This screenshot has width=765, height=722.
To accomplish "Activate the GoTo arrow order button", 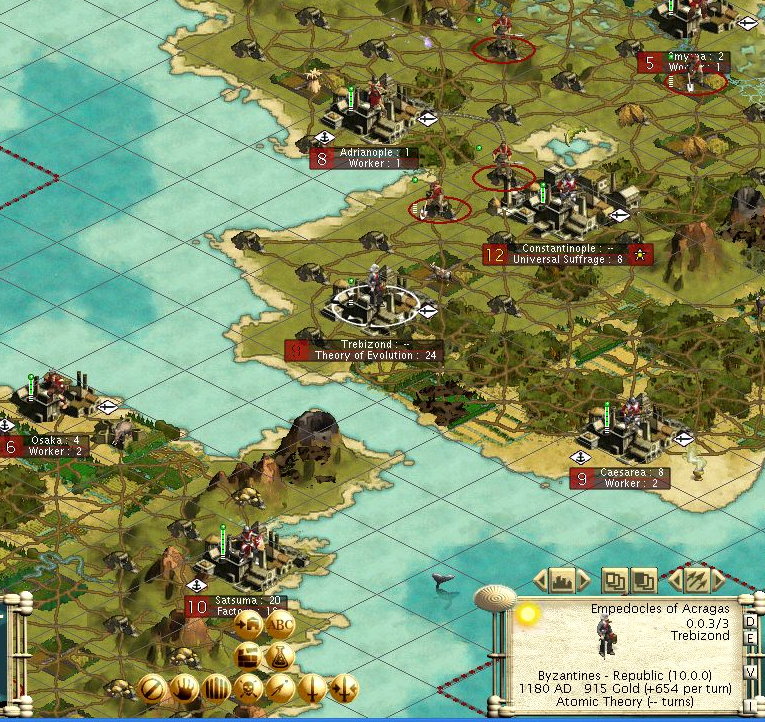I will pyautogui.click(x=280, y=688).
